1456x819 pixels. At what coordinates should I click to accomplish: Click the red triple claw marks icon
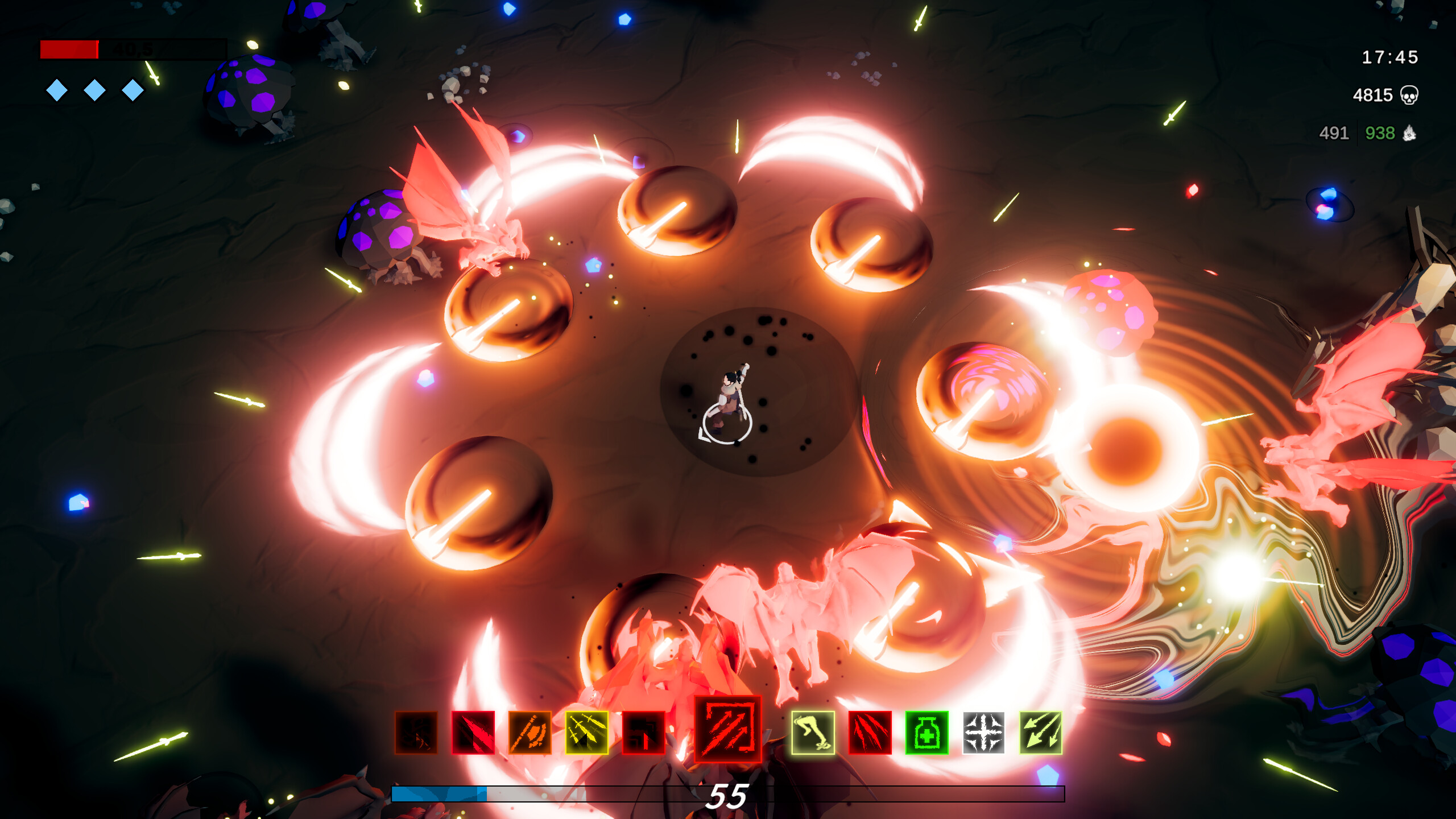click(870, 732)
